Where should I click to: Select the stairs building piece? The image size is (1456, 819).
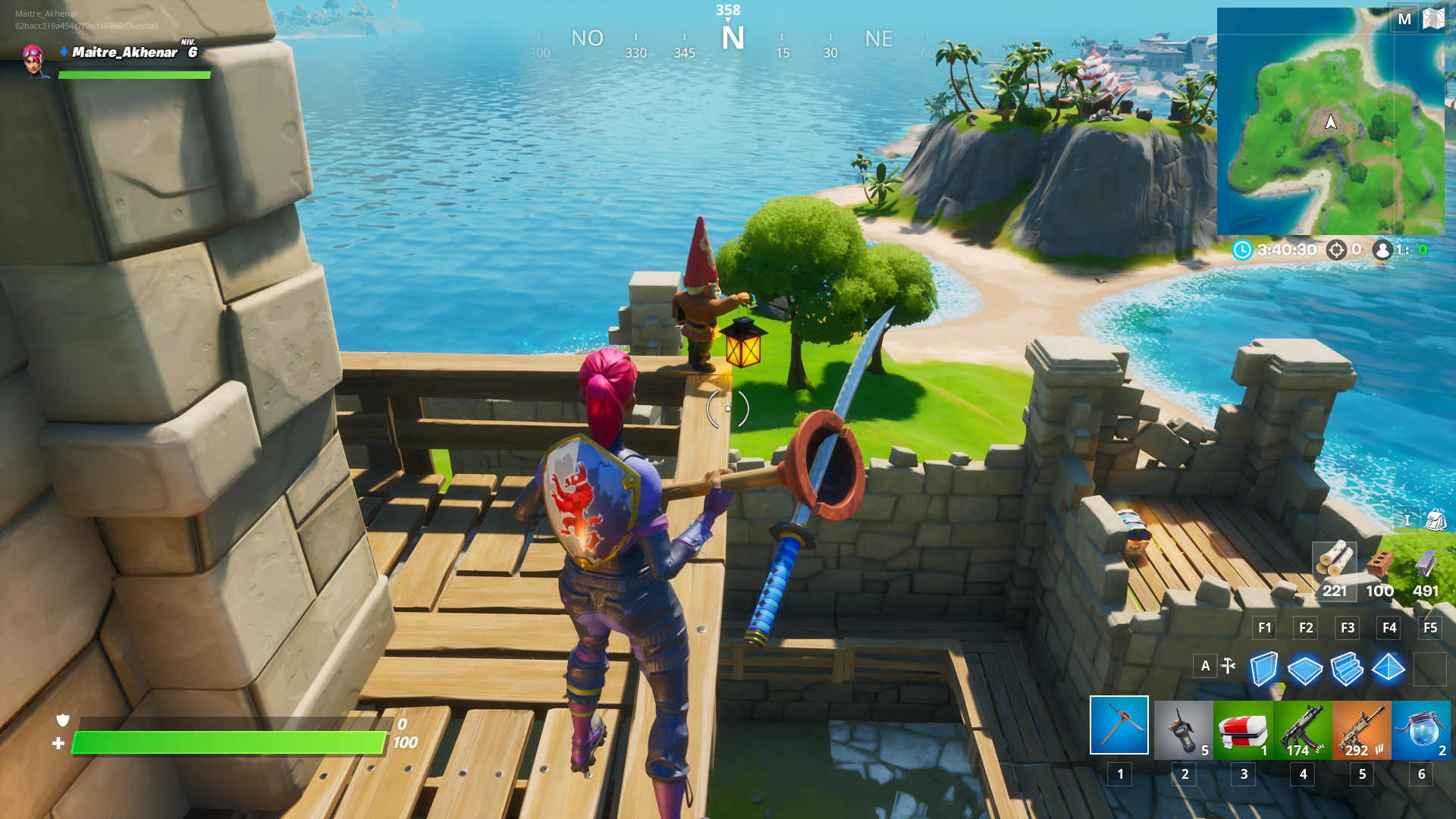pos(1347,670)
